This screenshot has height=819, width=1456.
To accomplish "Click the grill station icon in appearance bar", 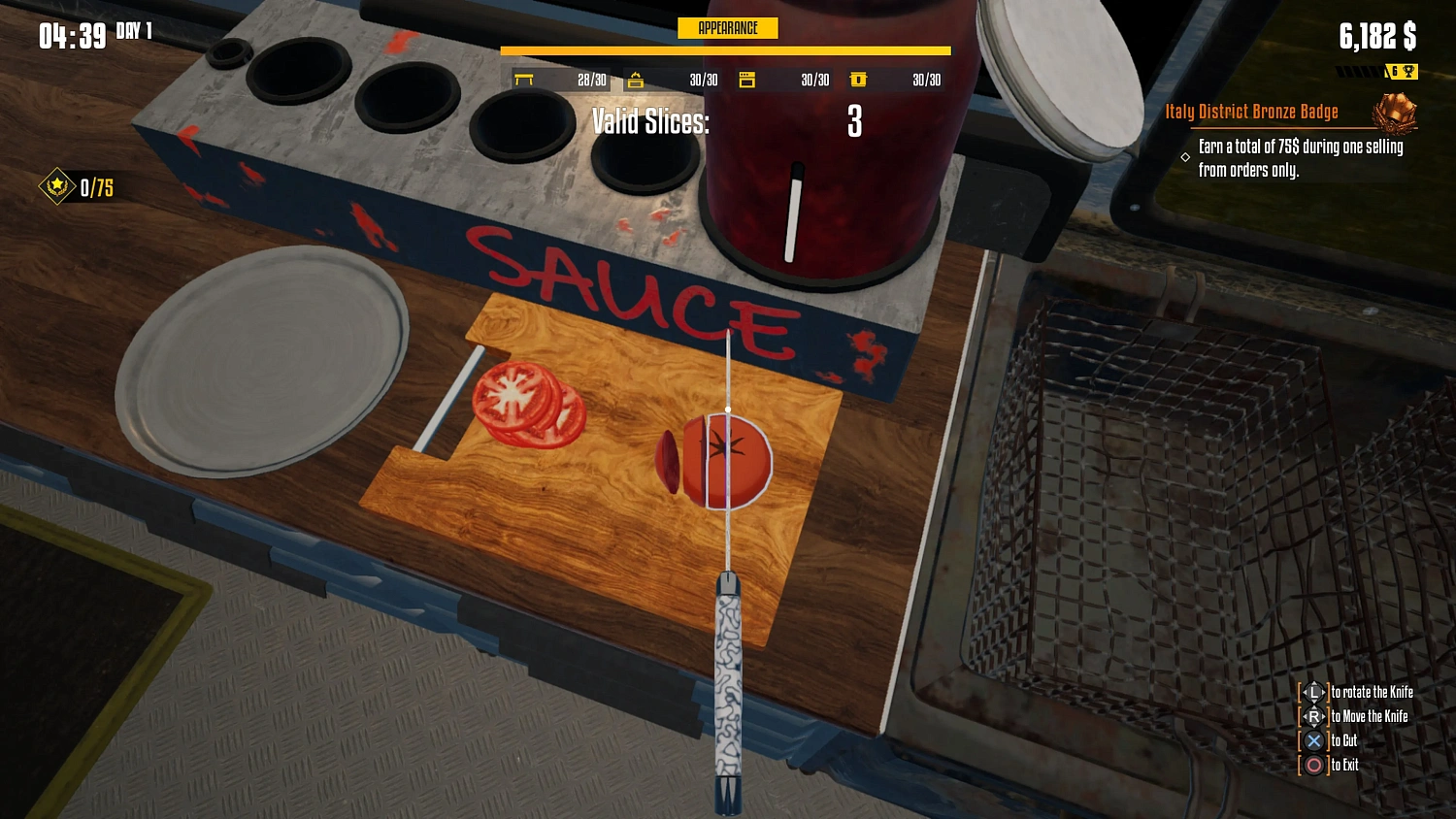I will pyautogui.click(x=637, y=80).
